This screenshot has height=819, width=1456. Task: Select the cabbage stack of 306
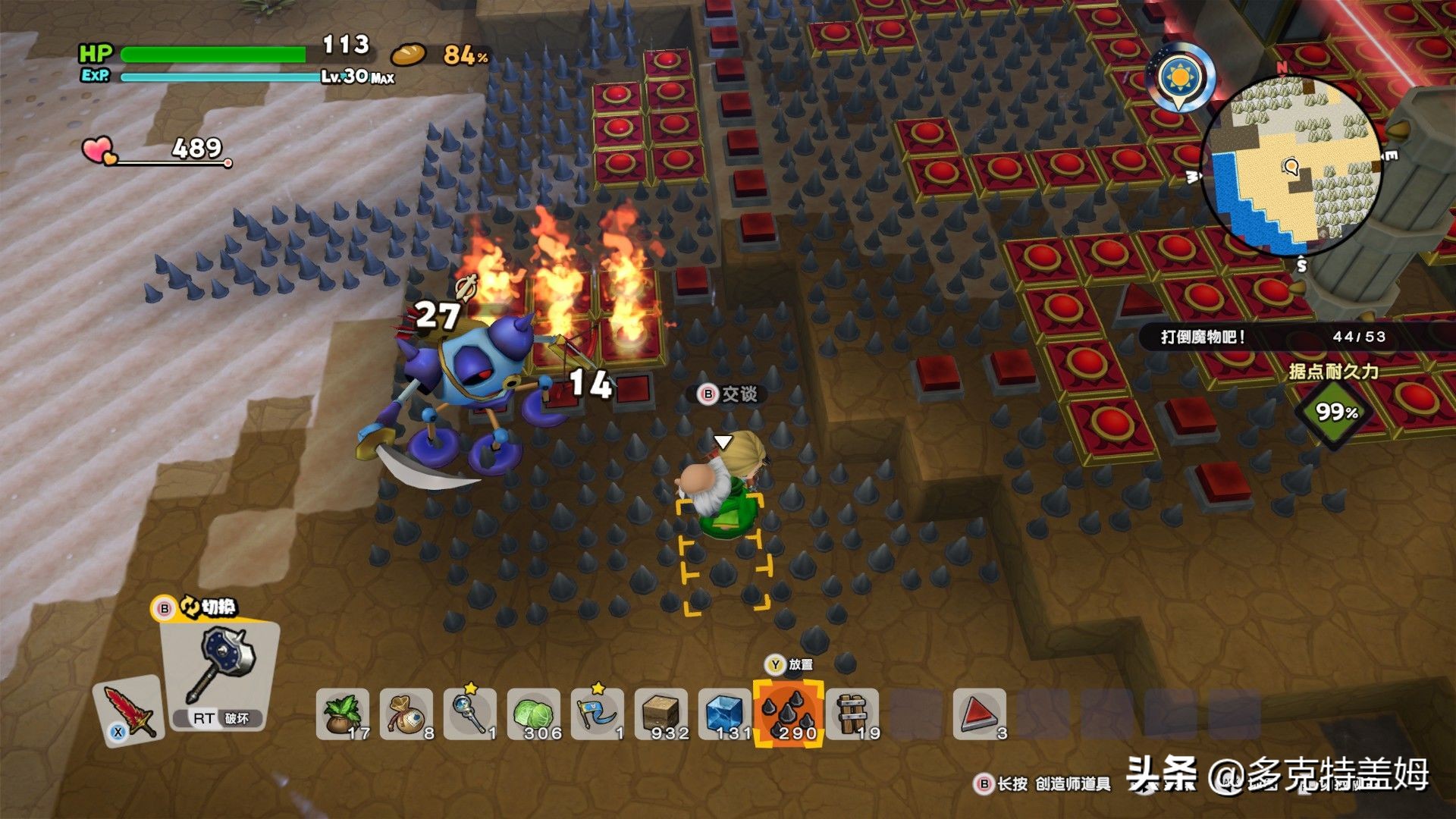(534, 714)
